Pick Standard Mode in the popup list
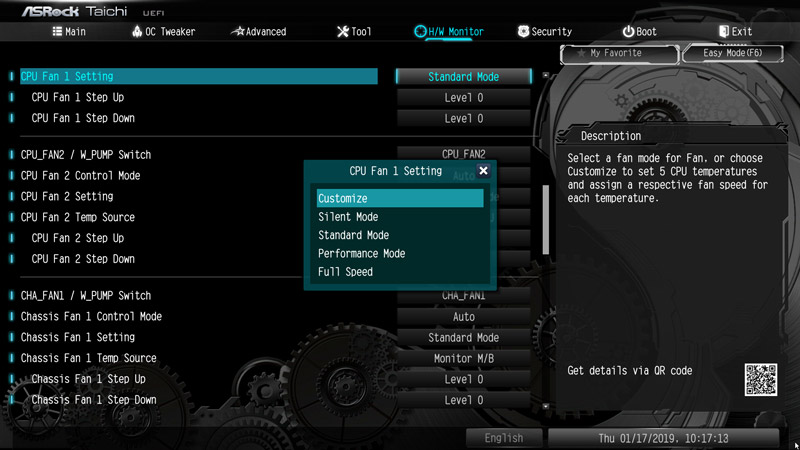 [x=353, y=235]
